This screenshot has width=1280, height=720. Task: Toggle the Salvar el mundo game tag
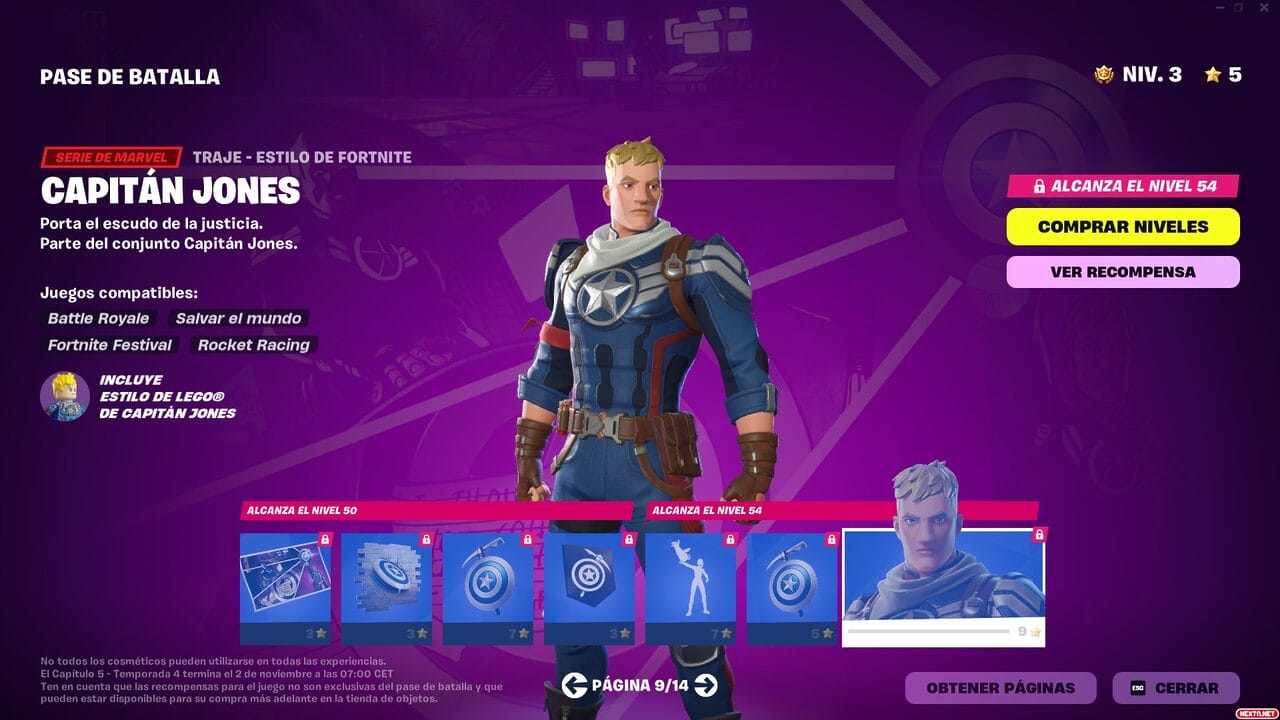coord(237,318)
